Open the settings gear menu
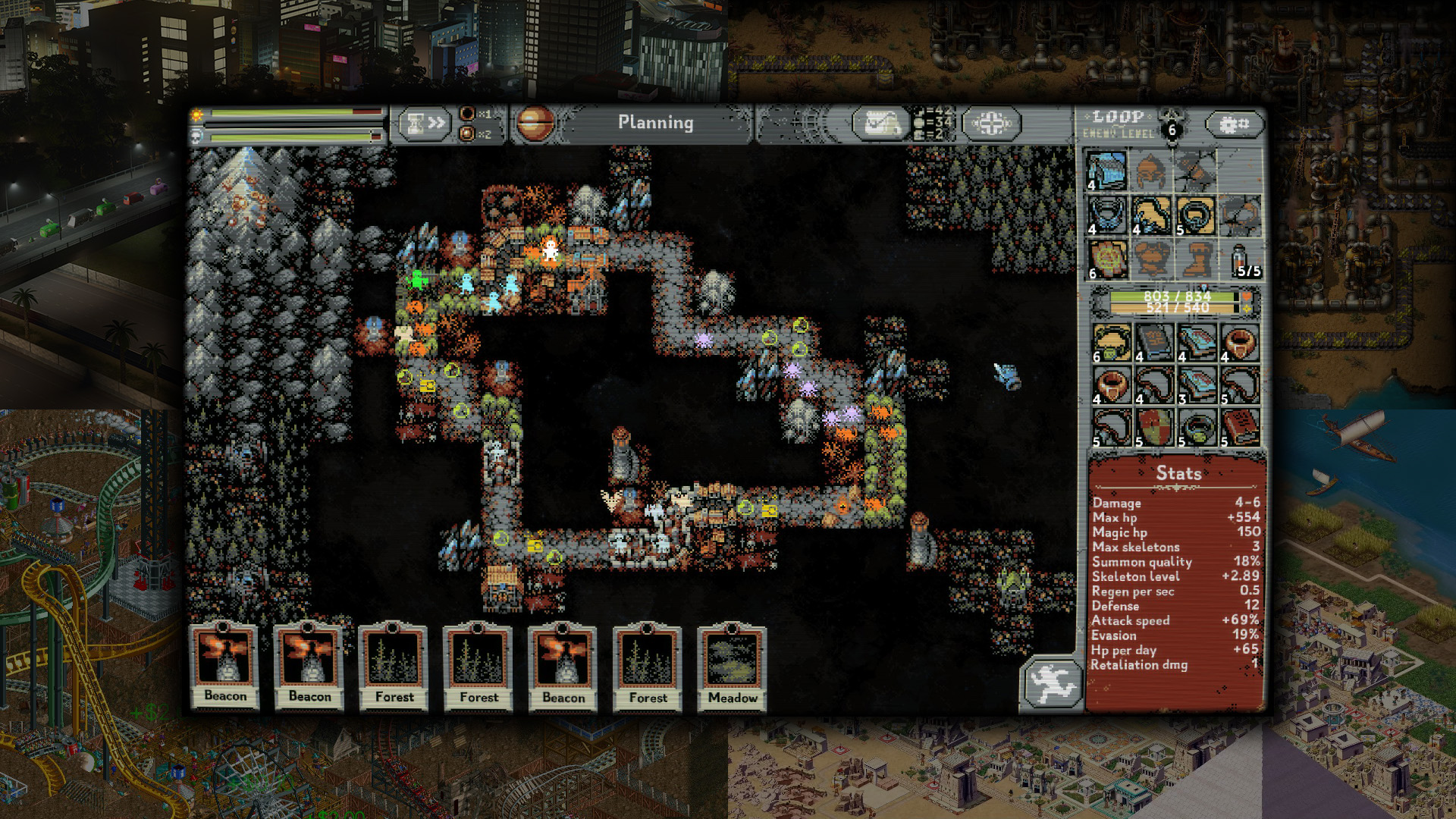 coord(1233,124)
